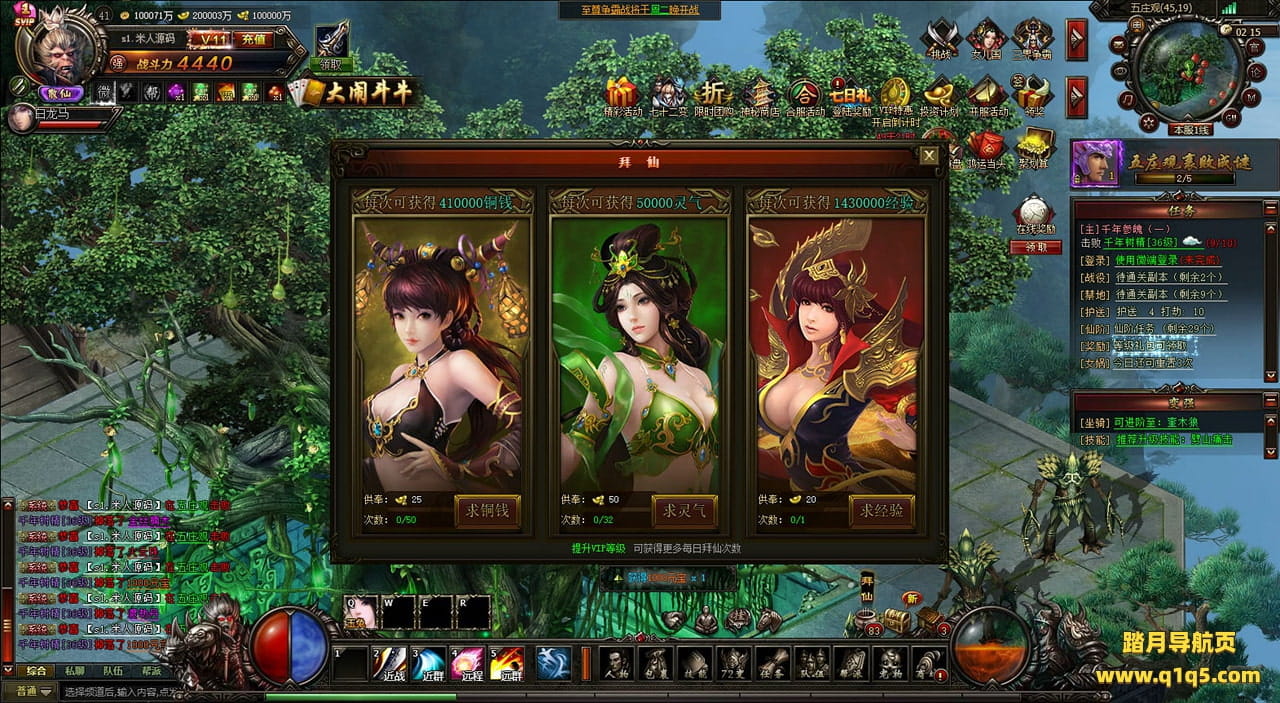
Task: Click the 求灵气 button
Action: click(684, 511)
